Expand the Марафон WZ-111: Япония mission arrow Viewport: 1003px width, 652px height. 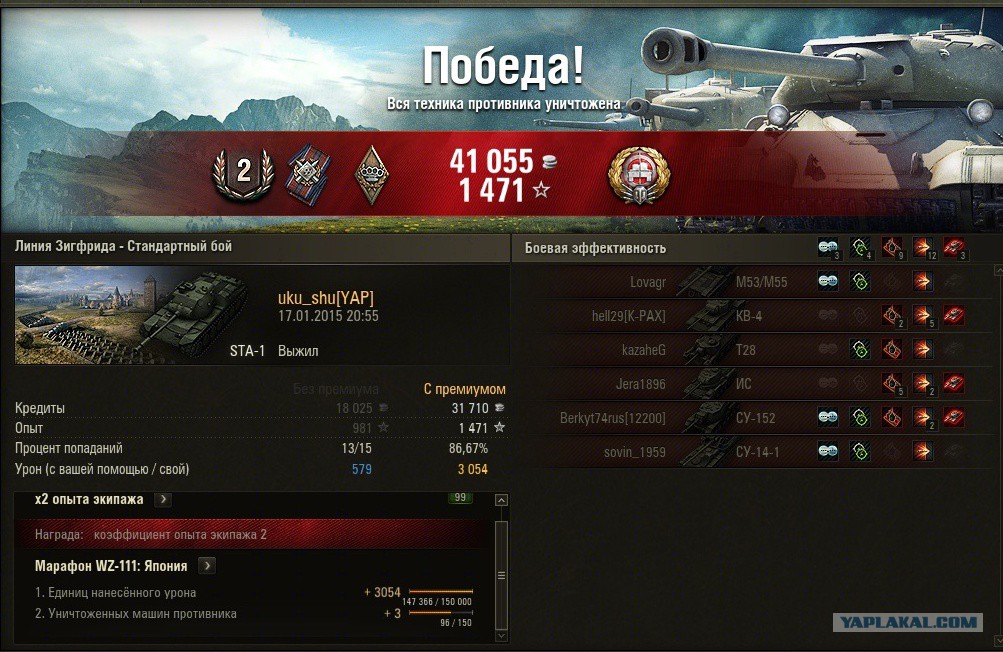click(207, 566)
